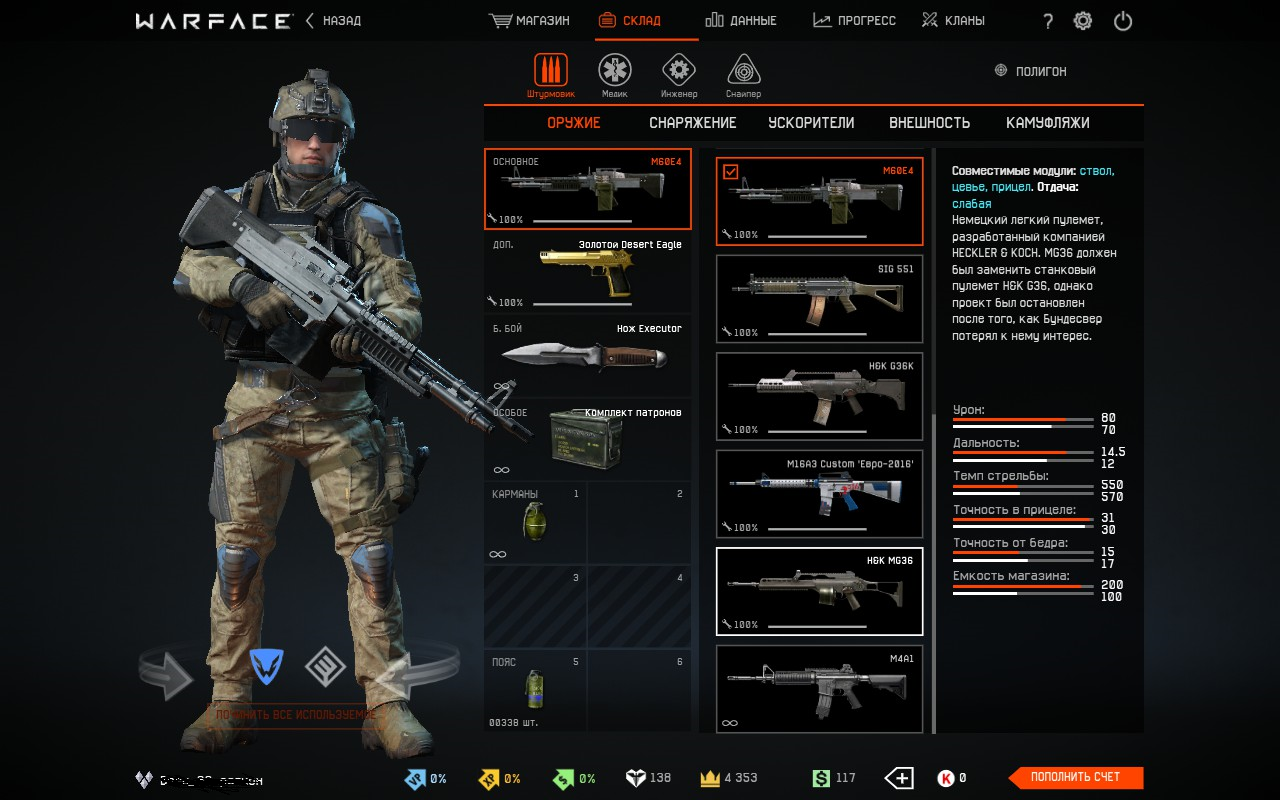Click the power exit icon
Screen dimensions: 1280x800
(1123, 21)
